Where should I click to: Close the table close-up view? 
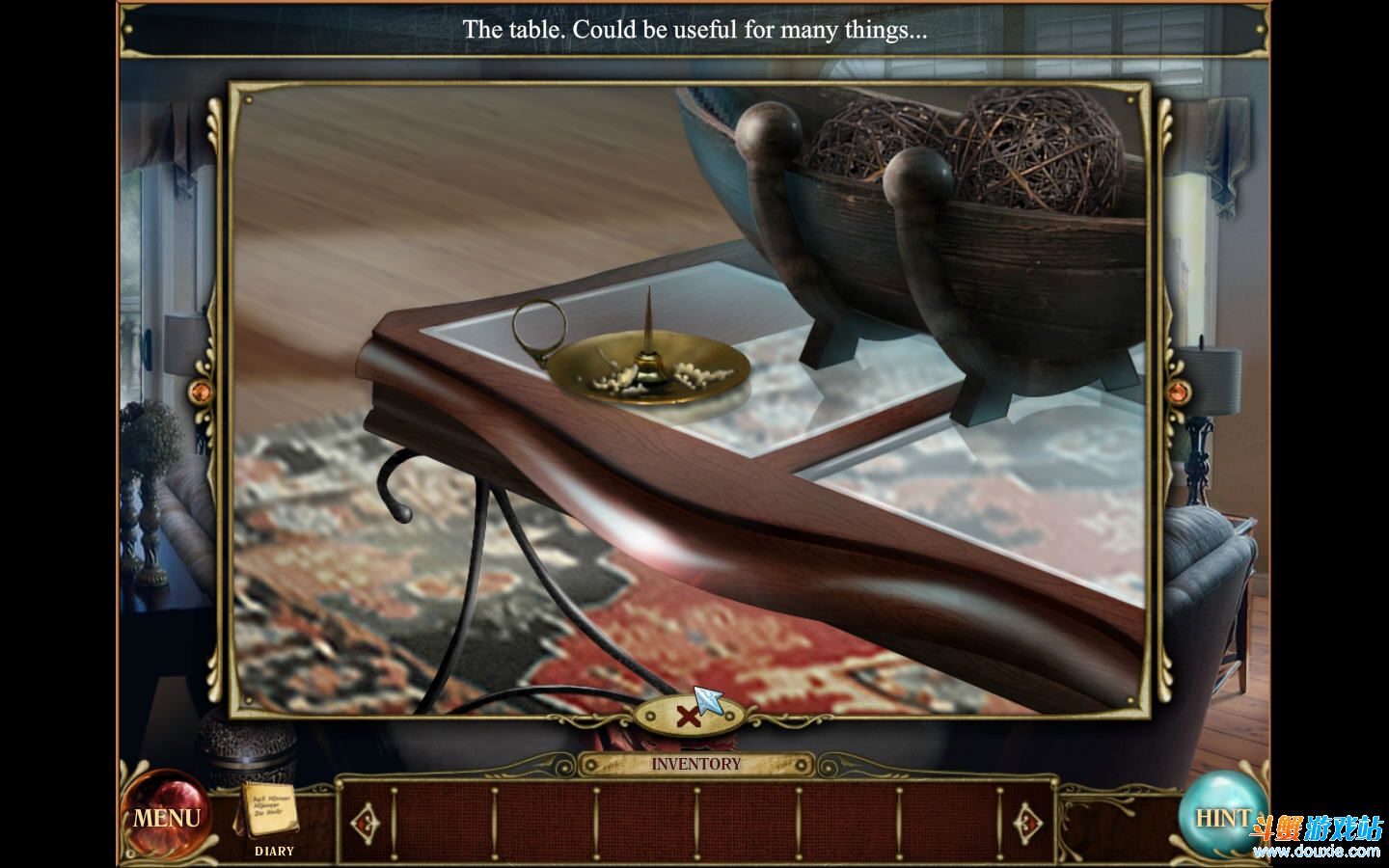[686, 716]
